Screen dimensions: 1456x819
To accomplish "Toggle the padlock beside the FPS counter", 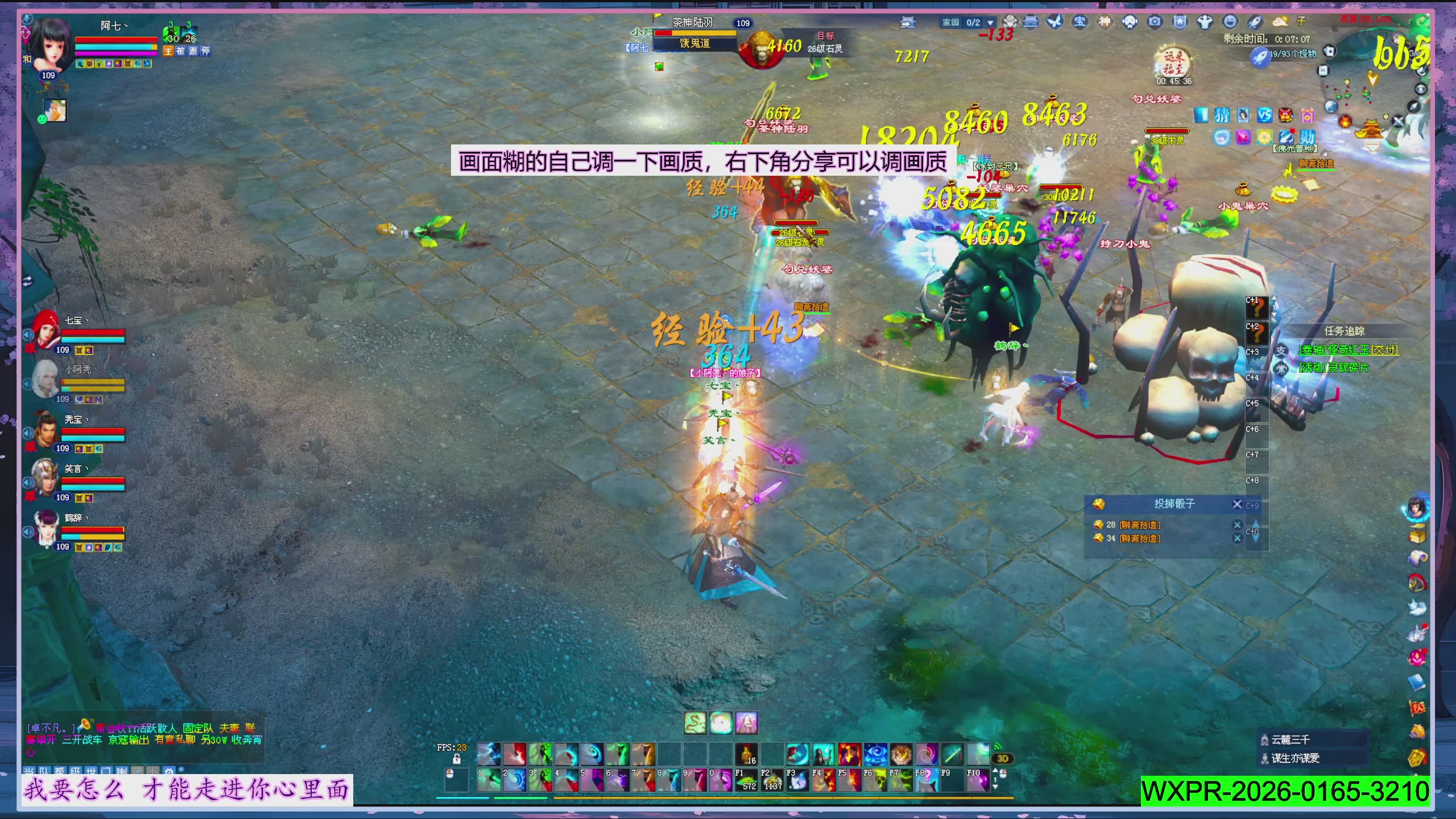I will 457,760.
